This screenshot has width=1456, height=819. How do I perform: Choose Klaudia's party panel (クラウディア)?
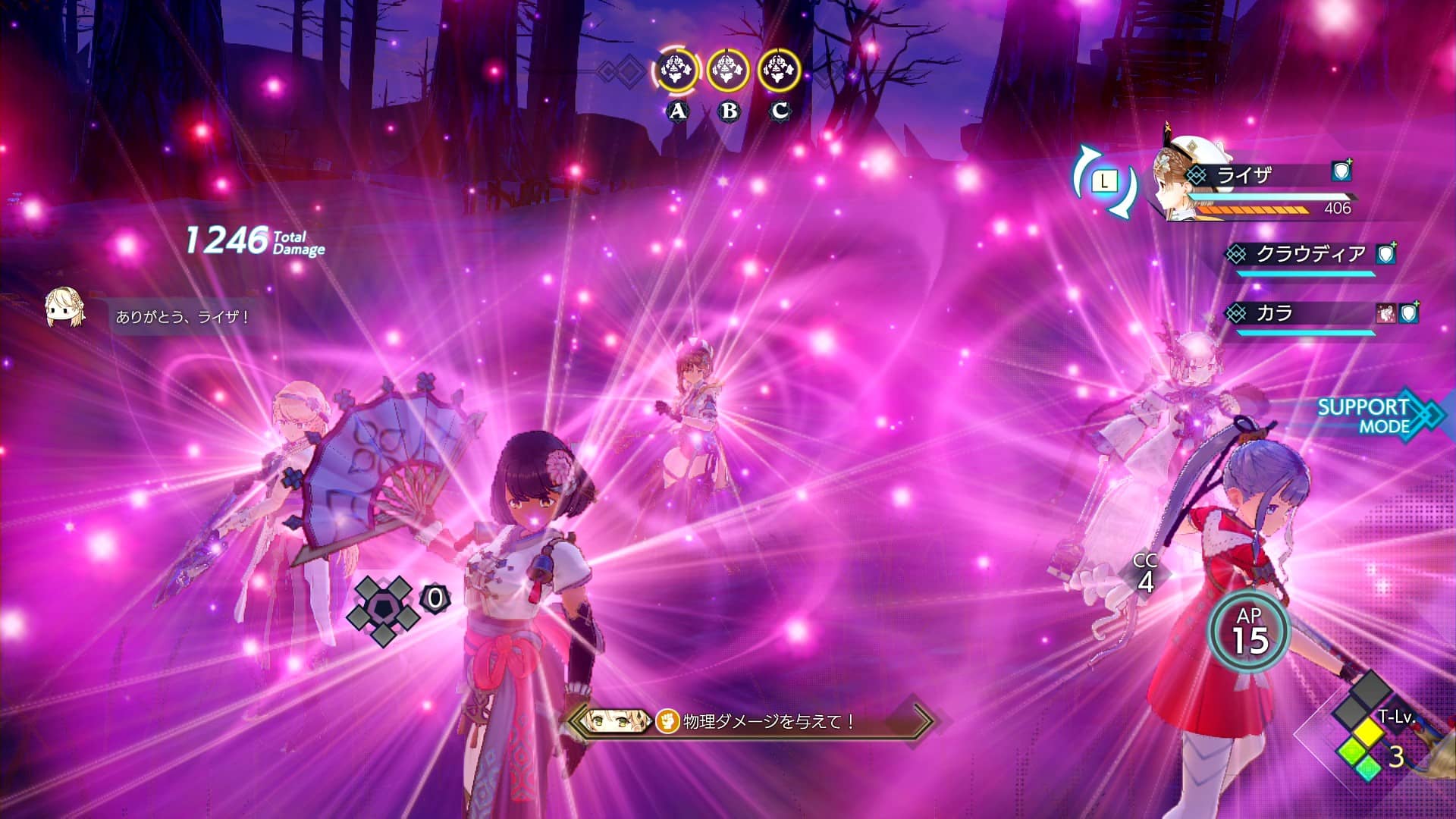tap(1310, 256)
